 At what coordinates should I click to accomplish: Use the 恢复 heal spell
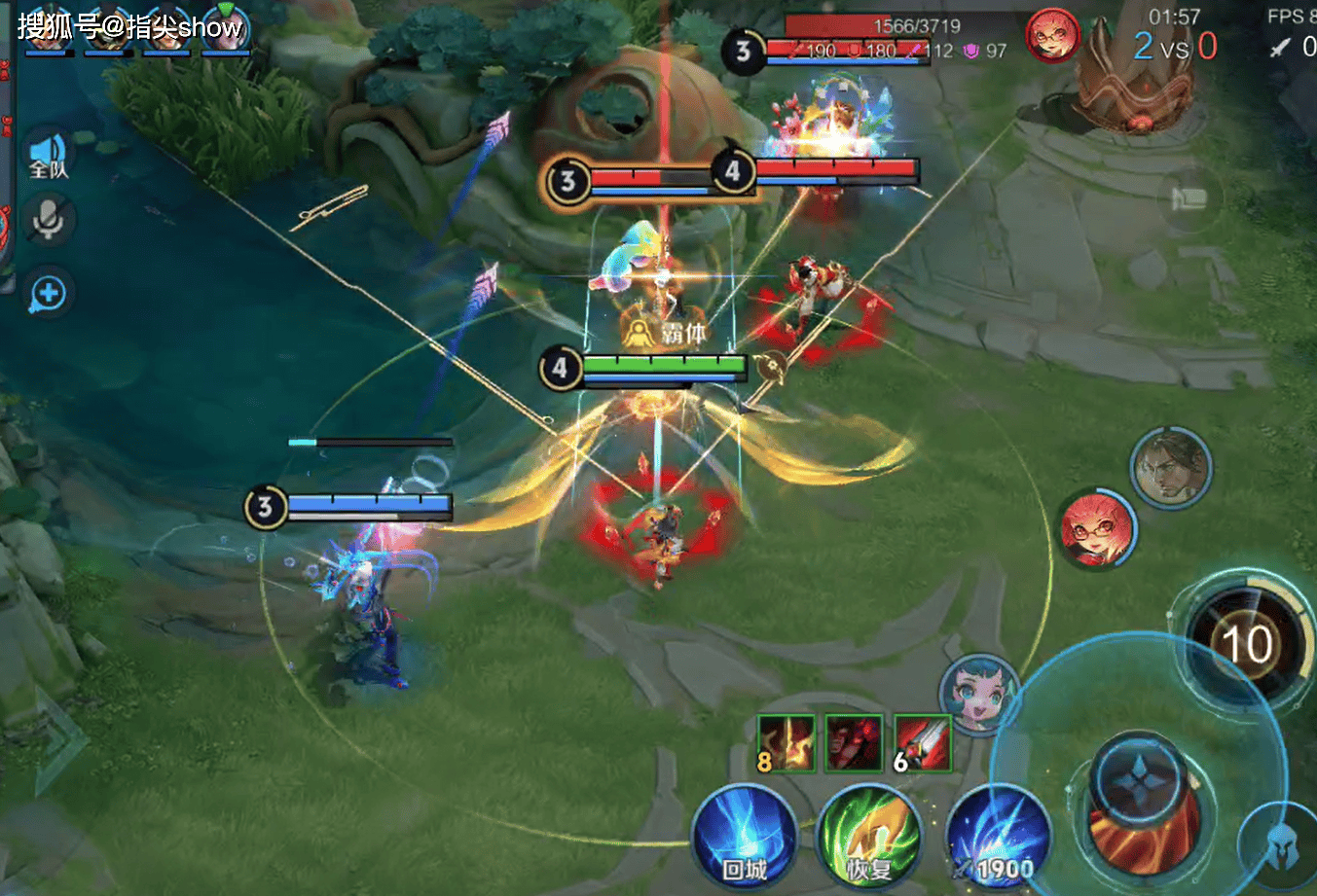(x=869, y=839)
